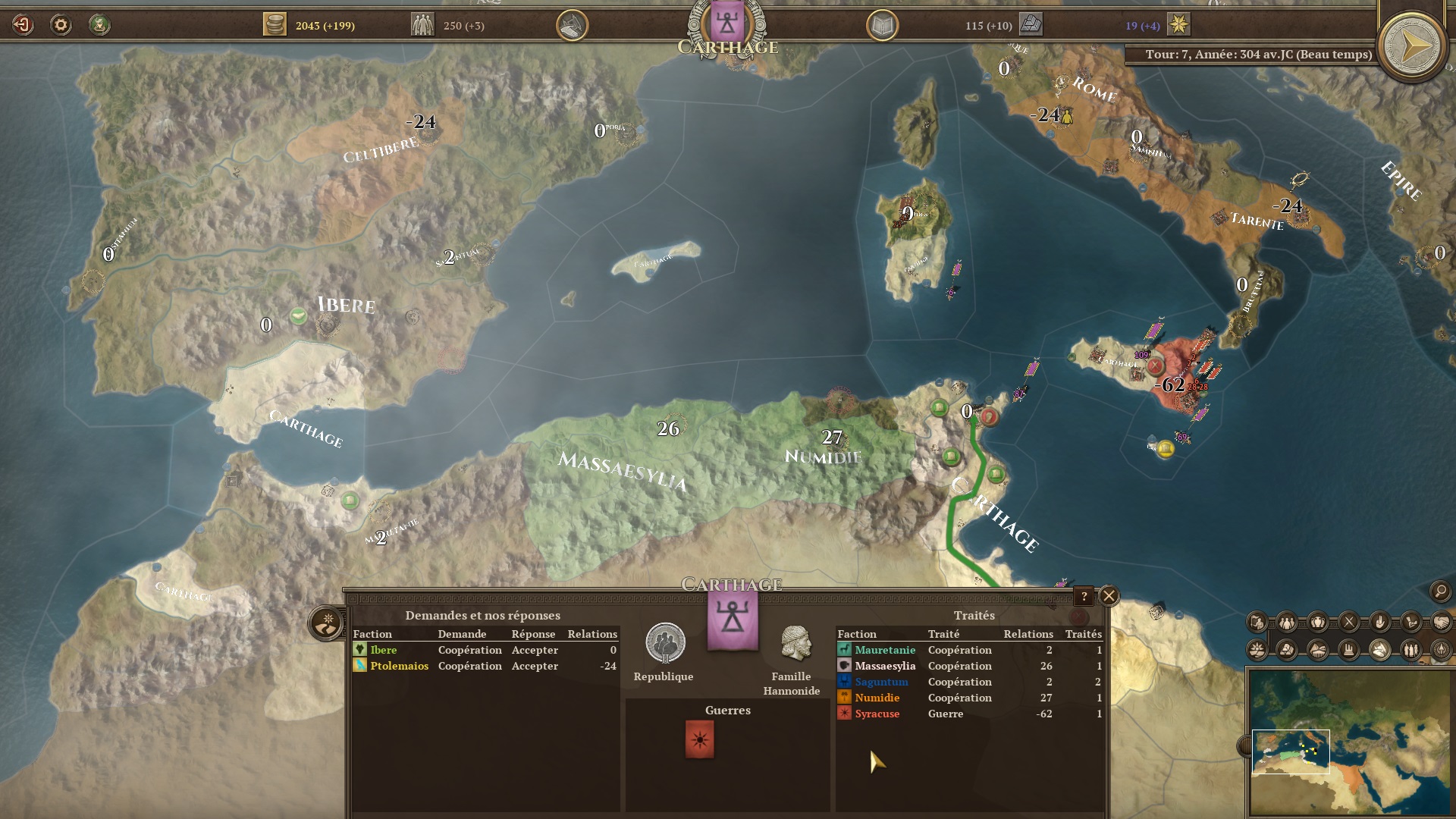Toggle the handshake diplomacy map filter
The height and width of the screenshot is (819, 1456).
(1440, 623)
